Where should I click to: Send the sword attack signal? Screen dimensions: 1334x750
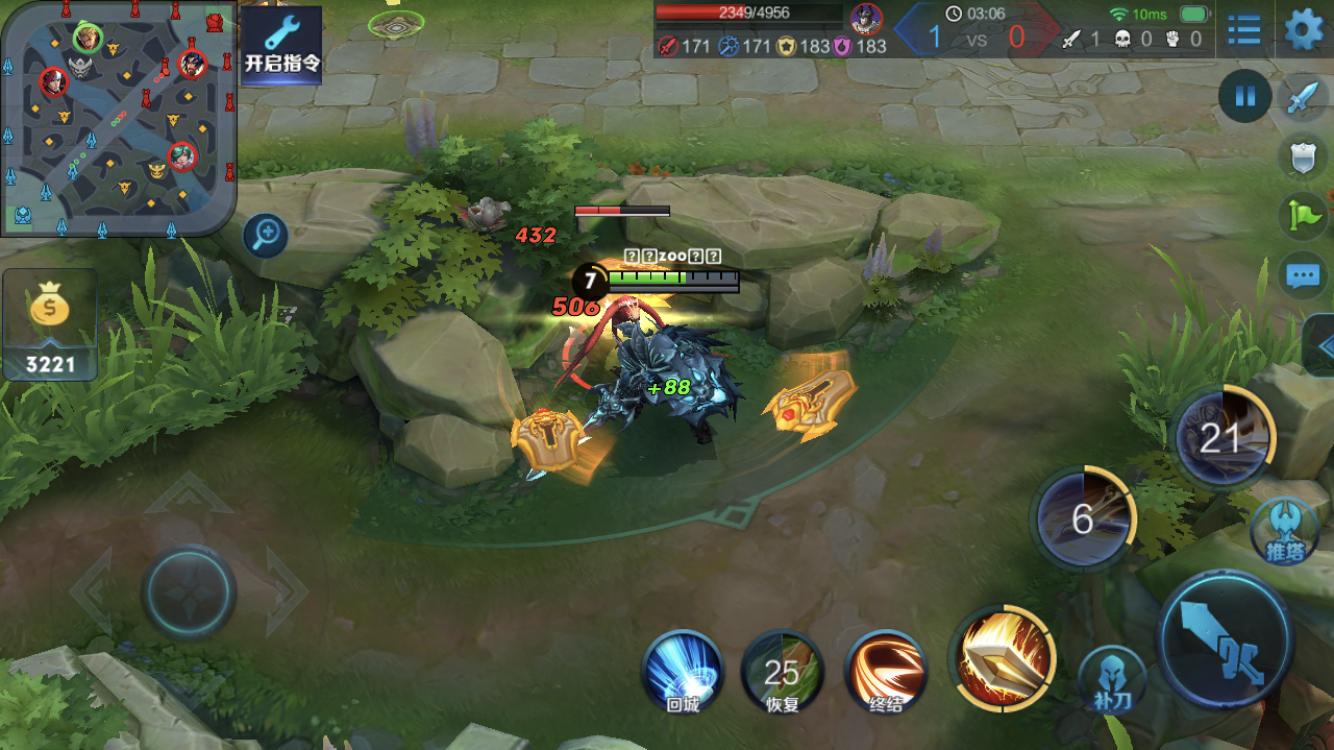click(x=1303, y=99)
